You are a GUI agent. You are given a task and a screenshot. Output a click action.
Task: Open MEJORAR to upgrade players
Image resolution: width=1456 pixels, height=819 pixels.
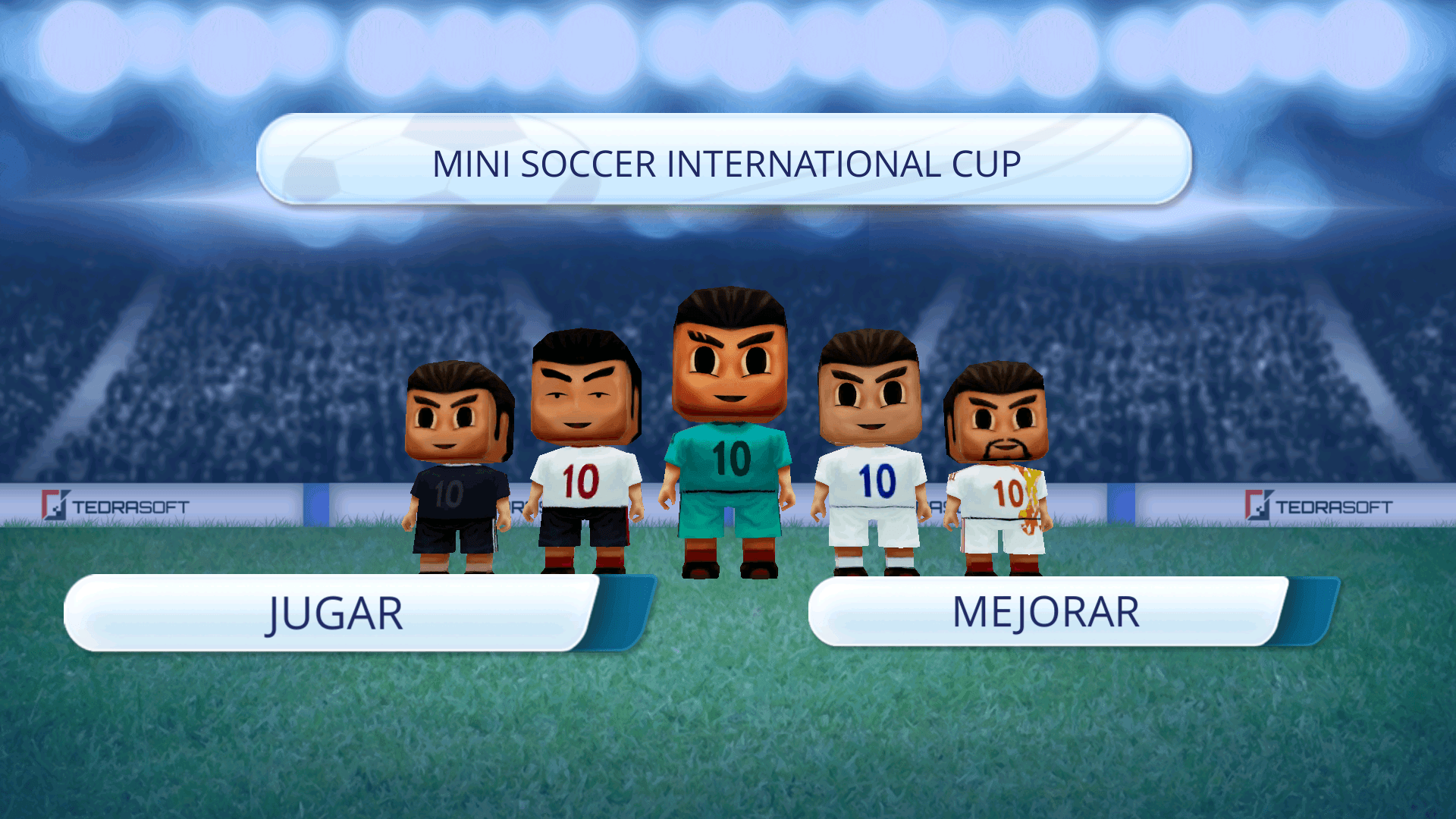(1046, 610)
